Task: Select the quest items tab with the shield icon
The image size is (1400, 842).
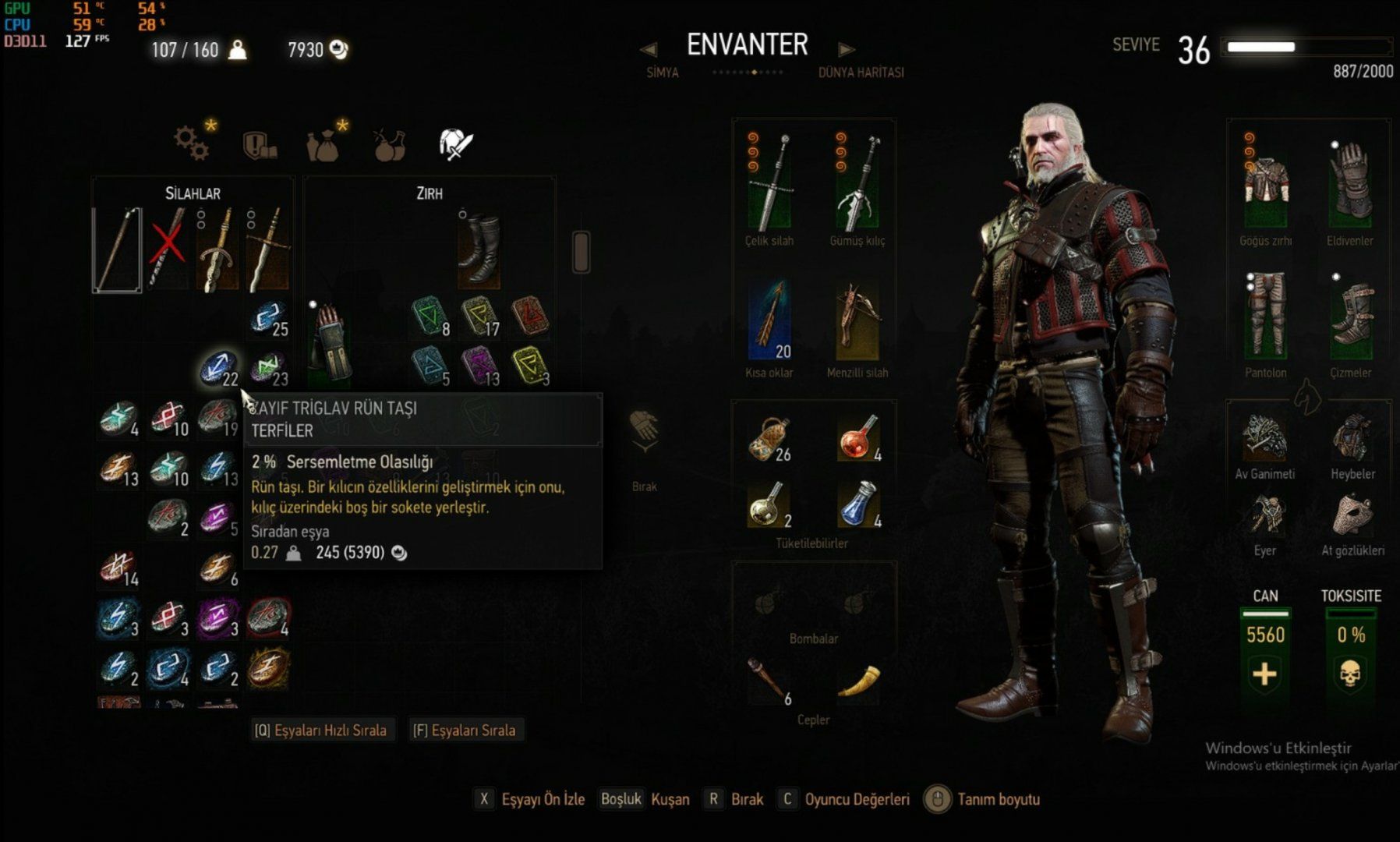Action: (260, 144)
